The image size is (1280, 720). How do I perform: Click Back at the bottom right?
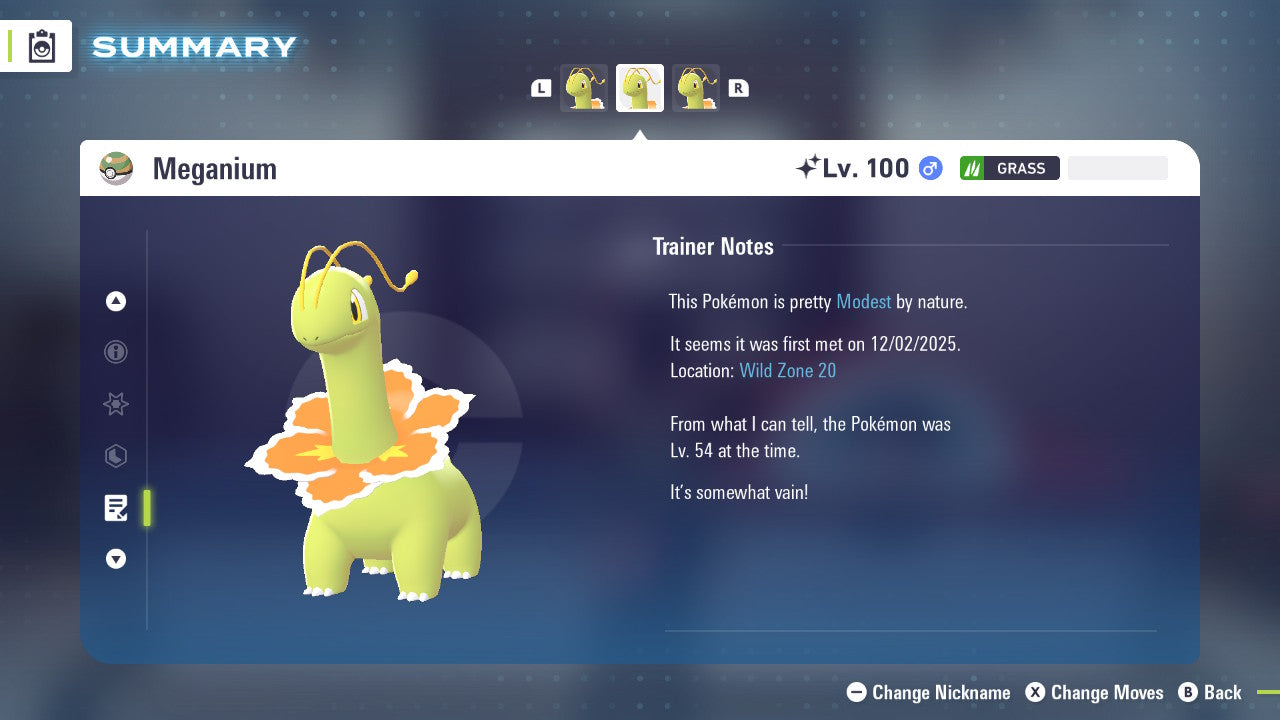(x=1211, y=692)
